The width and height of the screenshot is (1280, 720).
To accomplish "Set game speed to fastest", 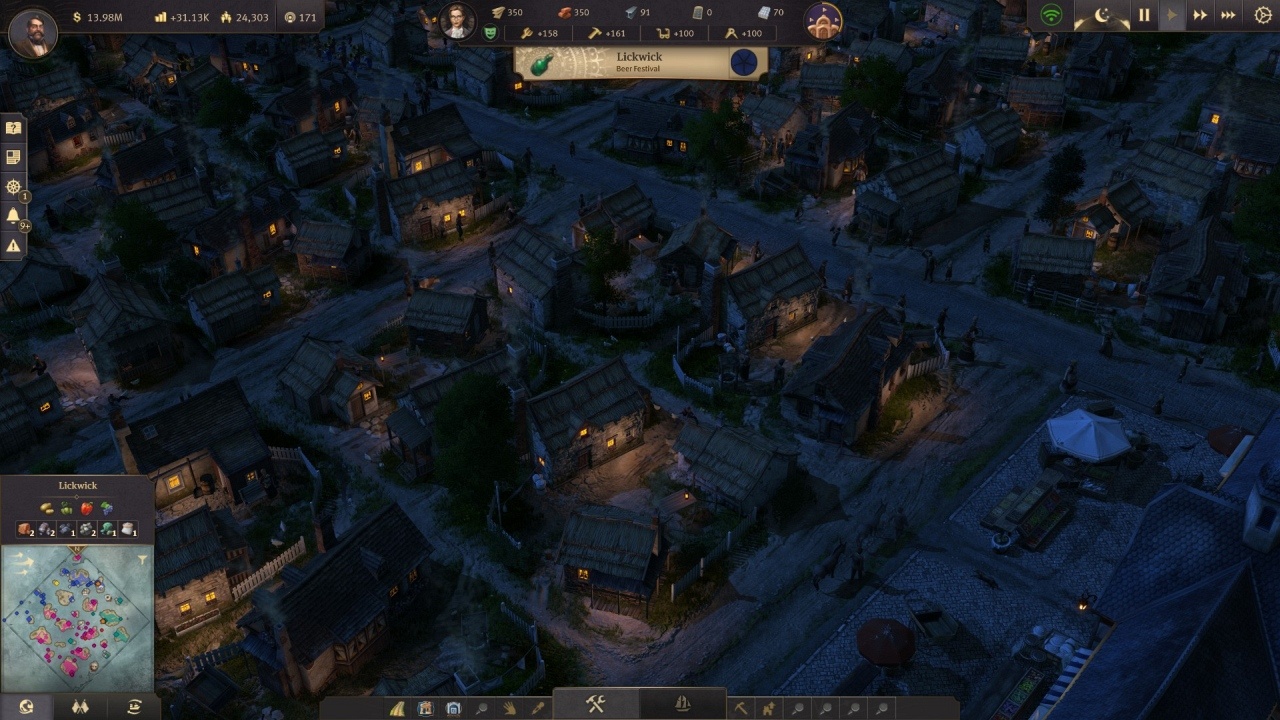I will tap(1229, 15).
